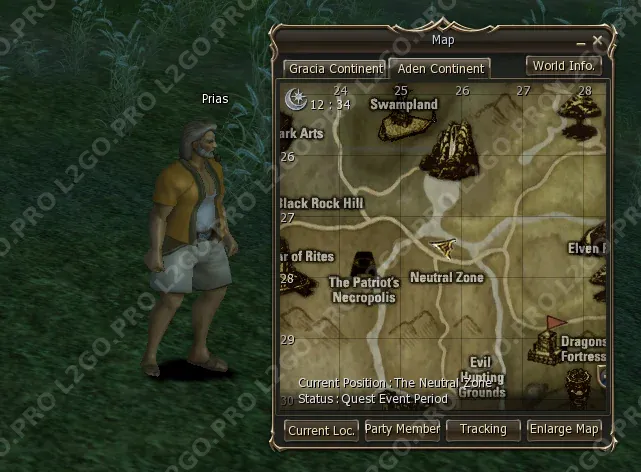Open World Info.
The width and height of the screenshot is (641, 472).
pyautogui.click(x=564, y=66)
